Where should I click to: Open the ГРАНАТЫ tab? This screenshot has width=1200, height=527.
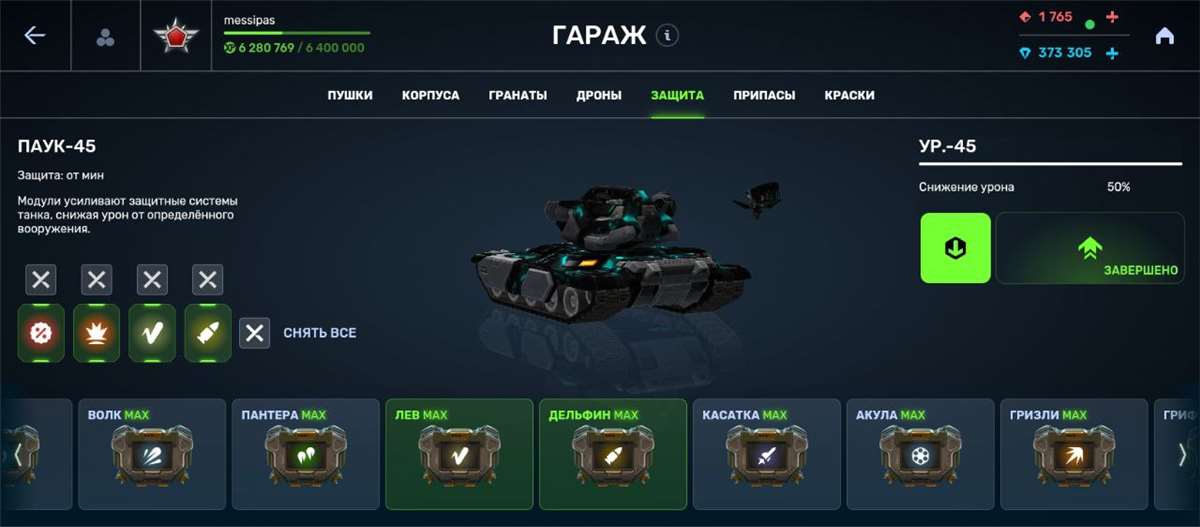tap(518, 96)
